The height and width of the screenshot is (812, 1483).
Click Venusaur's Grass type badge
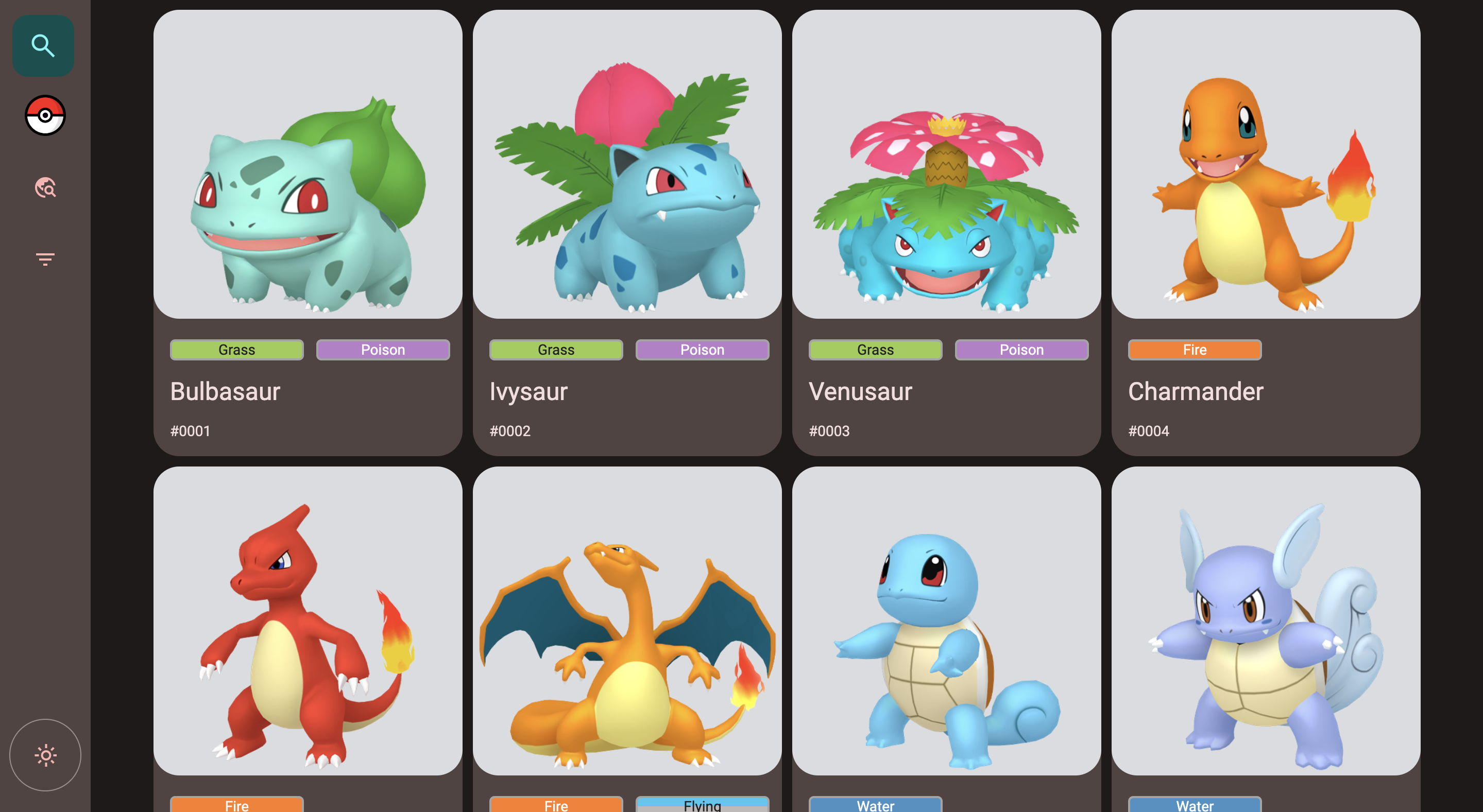(x=875, y=350)
